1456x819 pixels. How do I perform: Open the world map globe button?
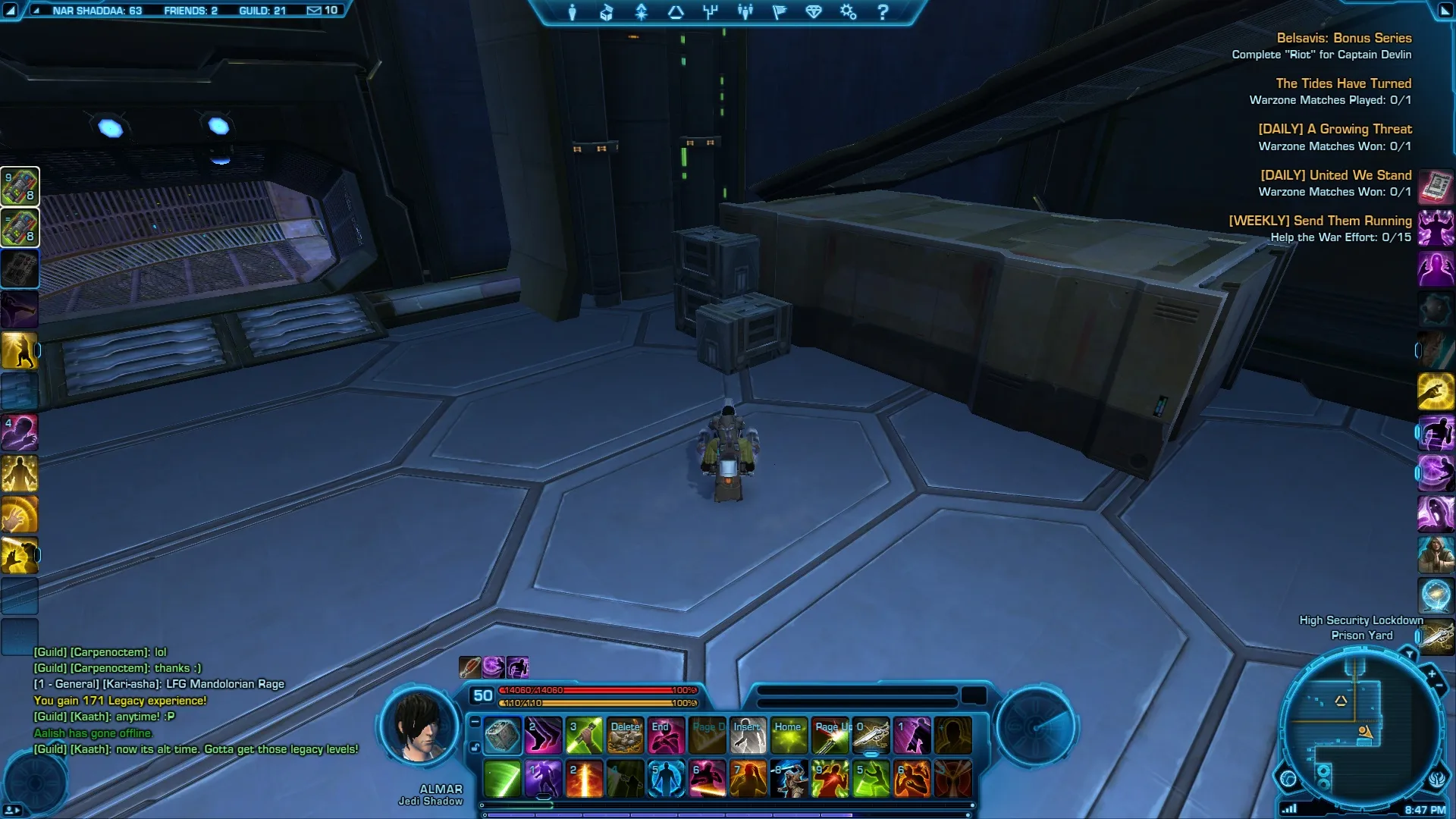pos(1288,778)
